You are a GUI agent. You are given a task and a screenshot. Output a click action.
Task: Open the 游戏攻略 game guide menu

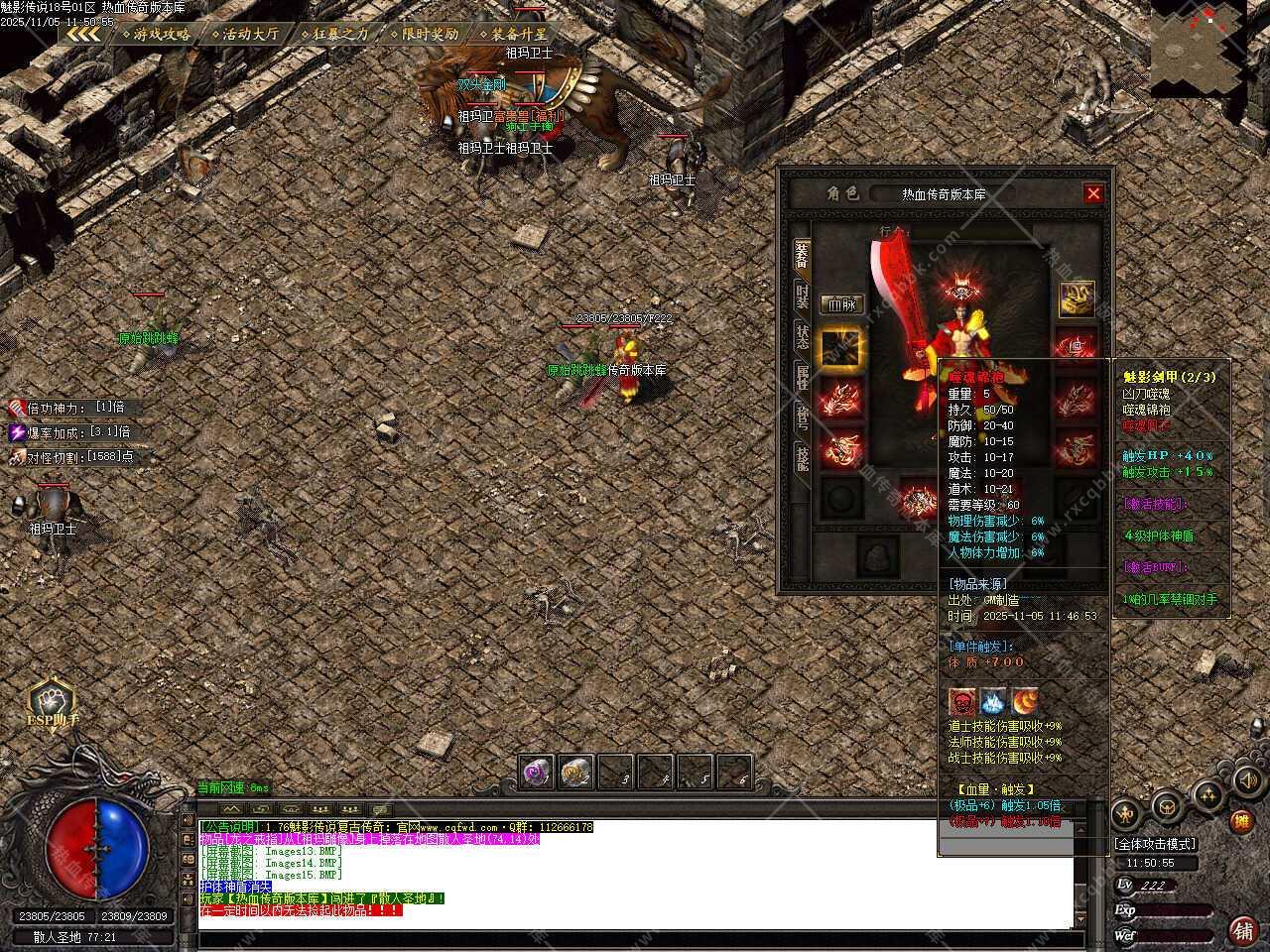[156, 34]
